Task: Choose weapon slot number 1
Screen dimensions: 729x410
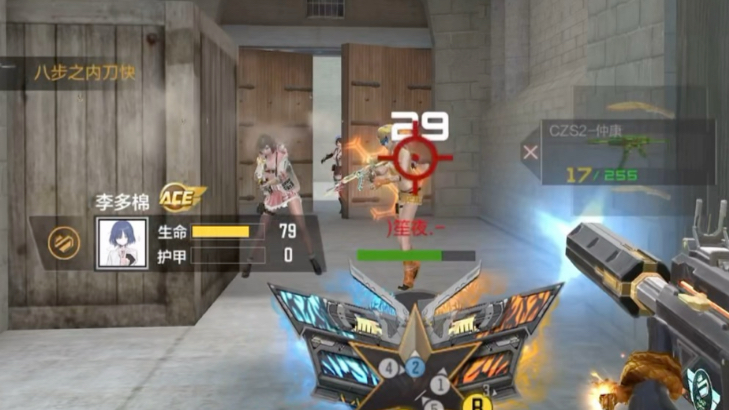Action: 438,383
